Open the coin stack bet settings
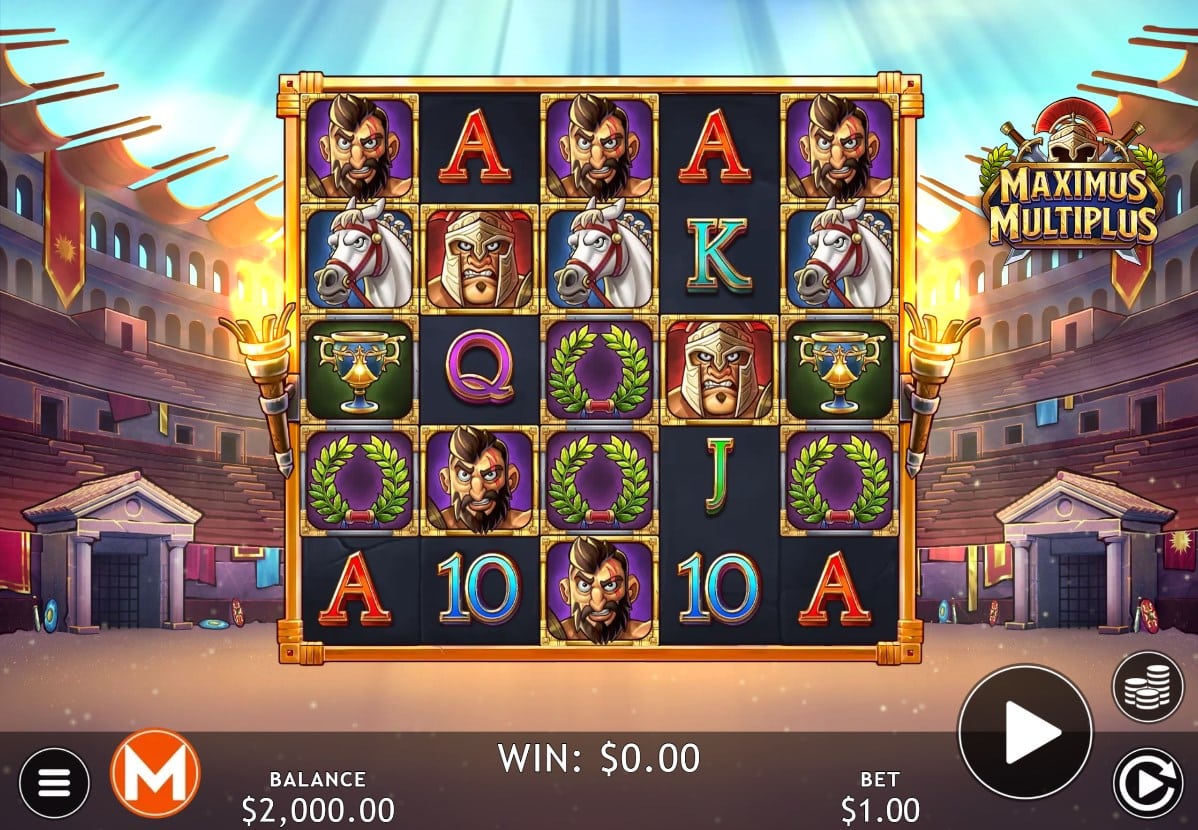This screenshot has width=1198, height=830. [1147, 687]
